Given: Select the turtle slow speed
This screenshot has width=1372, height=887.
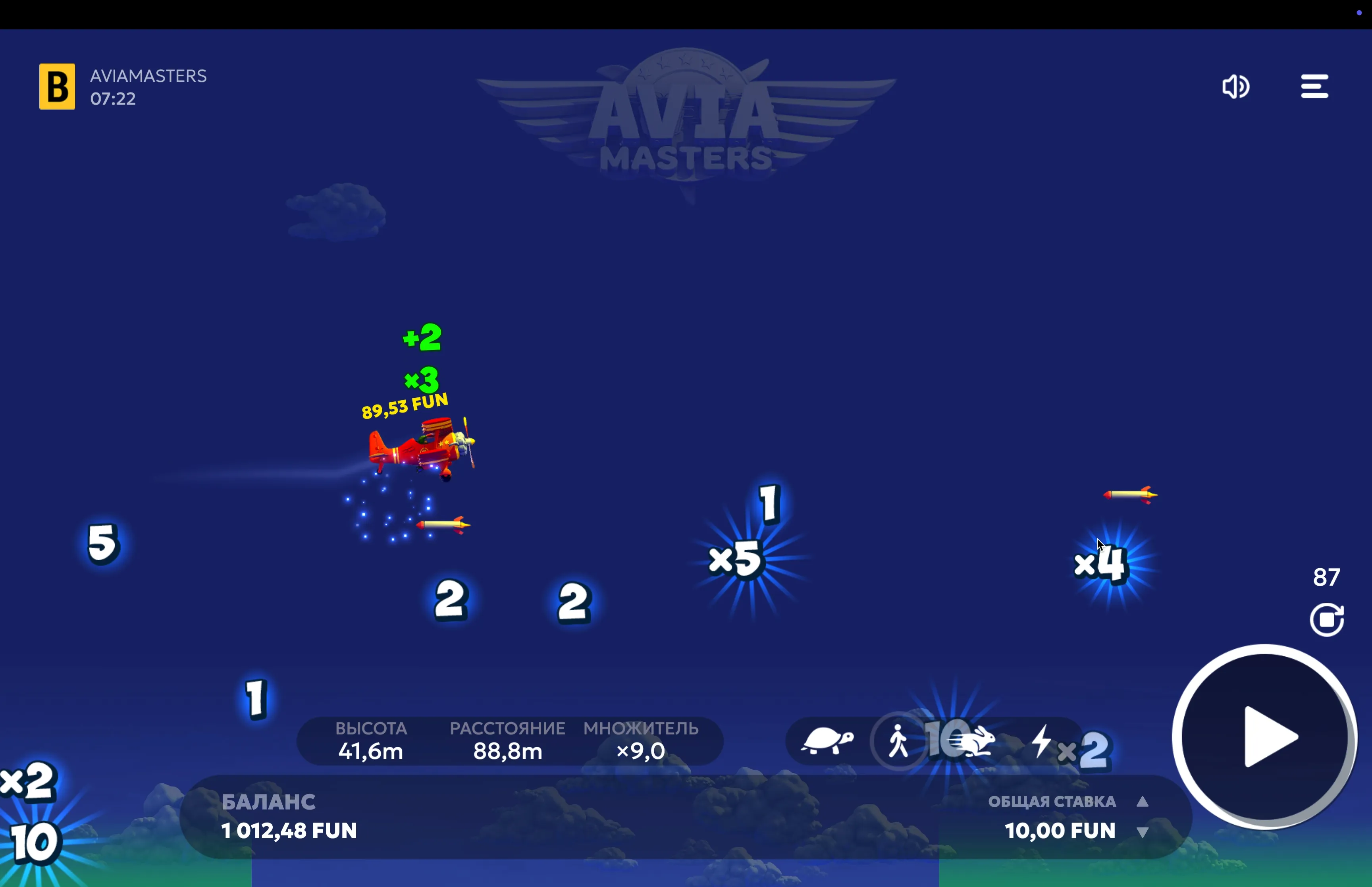Looking at the screenshot, I should click(827, 741).
